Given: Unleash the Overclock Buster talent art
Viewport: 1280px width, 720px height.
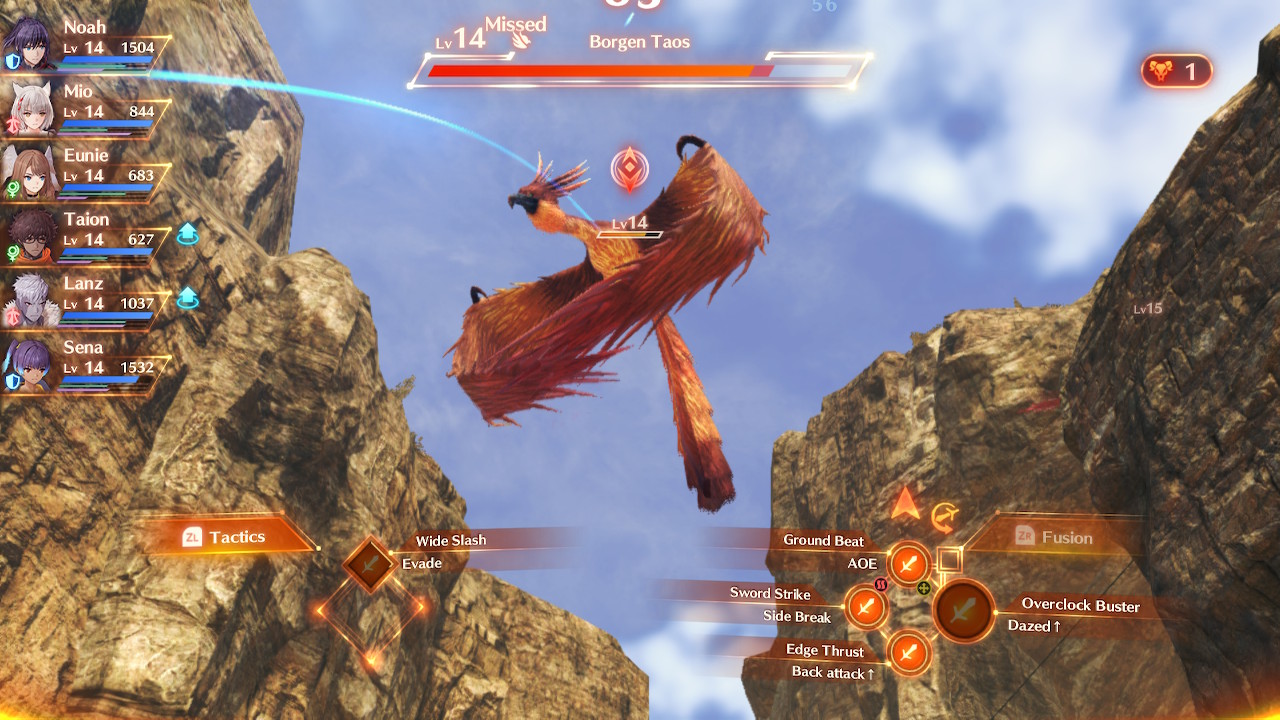Looking at the screenshot, I should [x=964, y=609].
